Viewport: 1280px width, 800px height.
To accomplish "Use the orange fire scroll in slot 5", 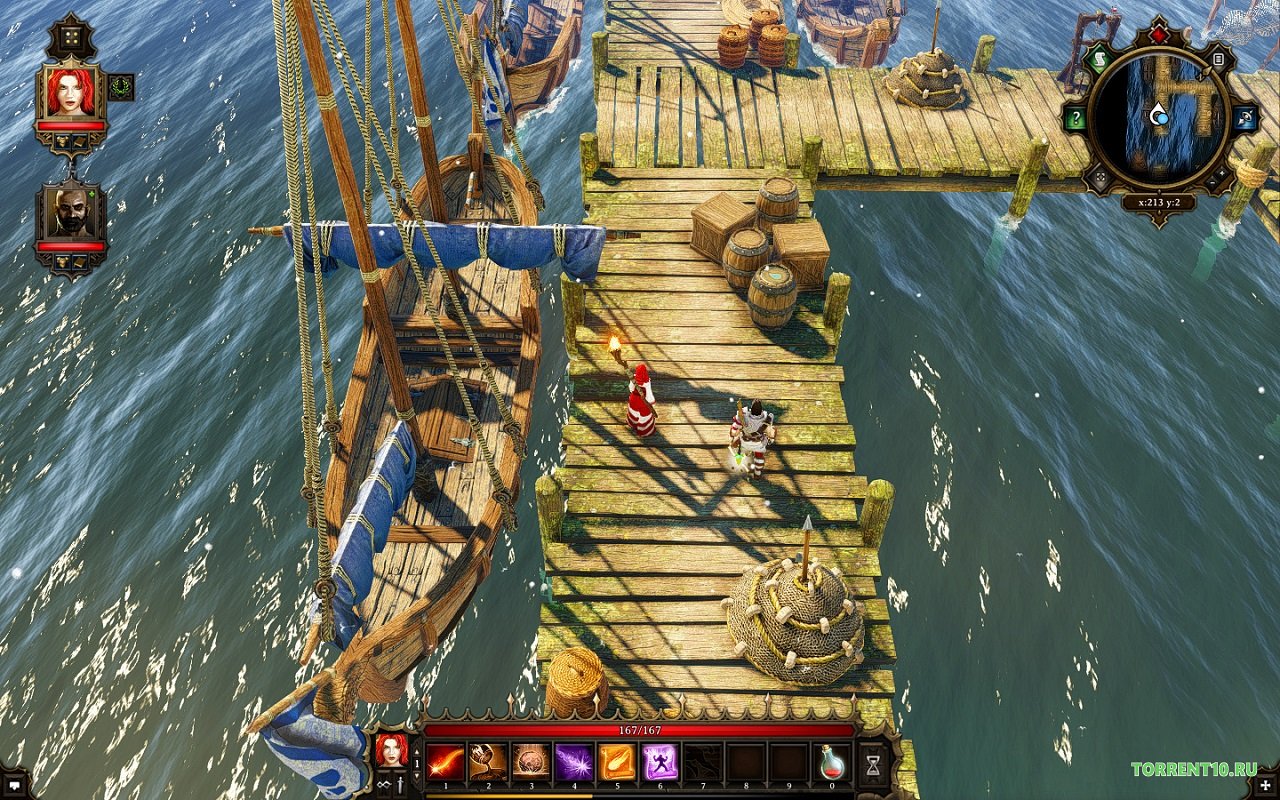I will pos(617,762).
